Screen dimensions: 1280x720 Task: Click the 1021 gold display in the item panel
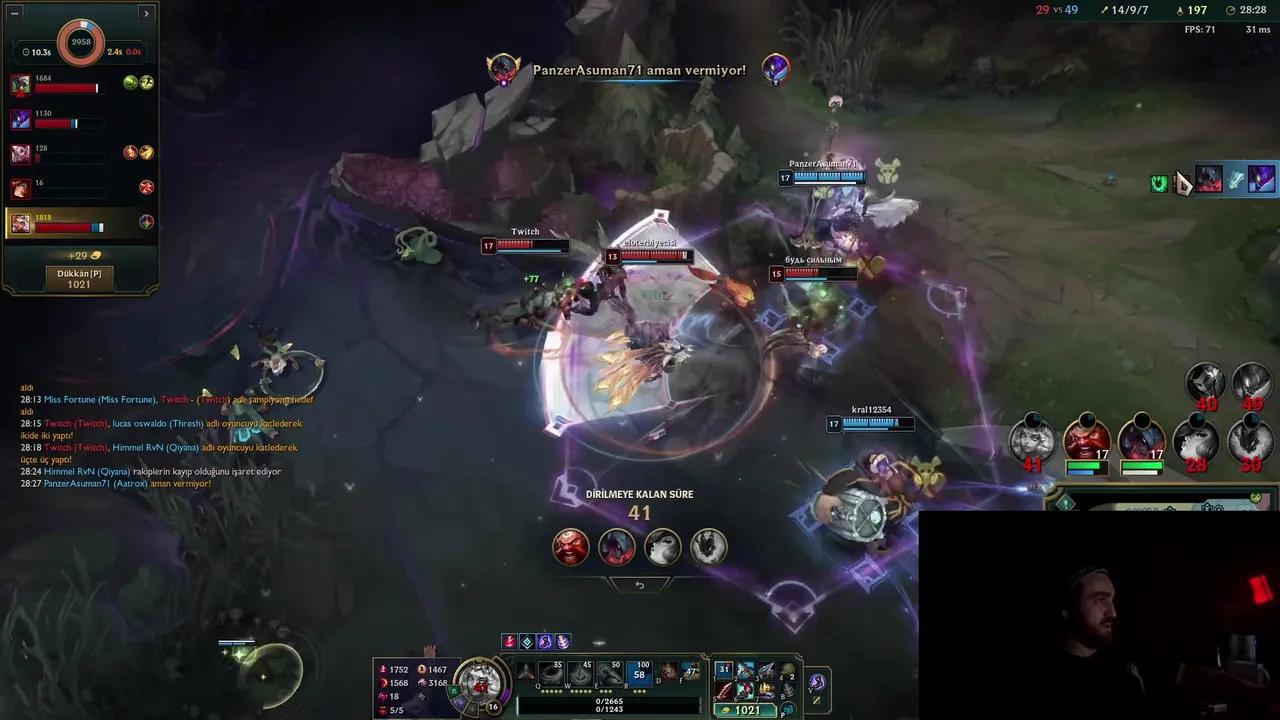[x=744, y=710]
